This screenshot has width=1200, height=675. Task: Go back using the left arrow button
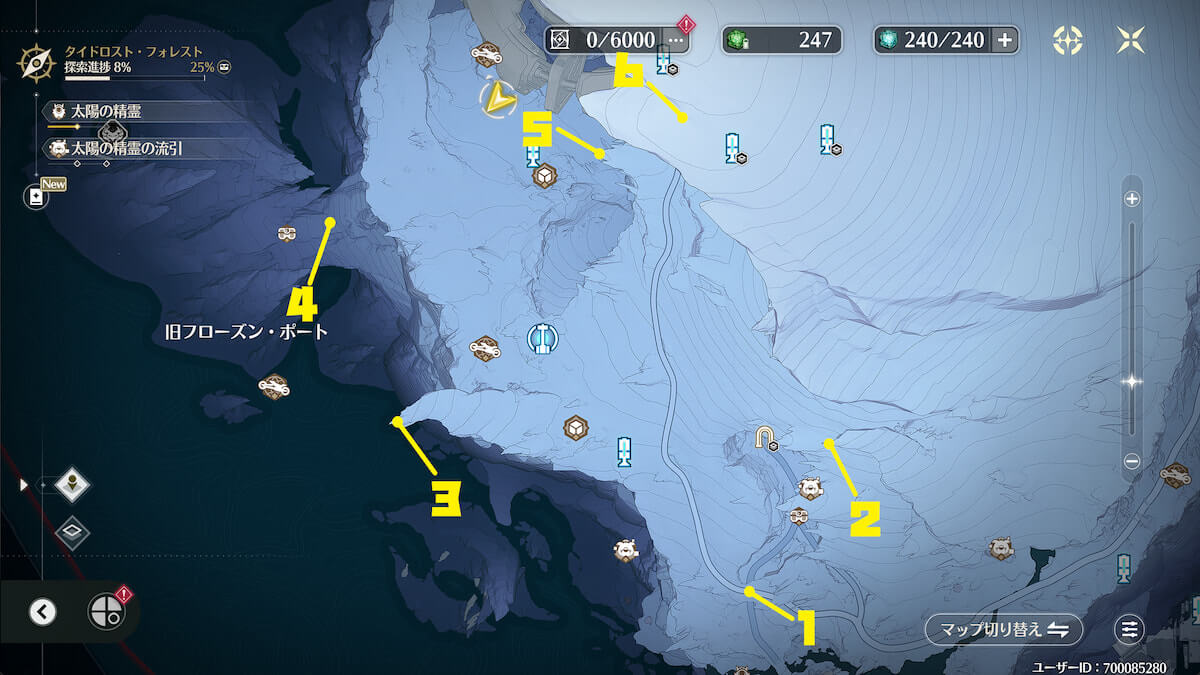[x=42, y=612]
